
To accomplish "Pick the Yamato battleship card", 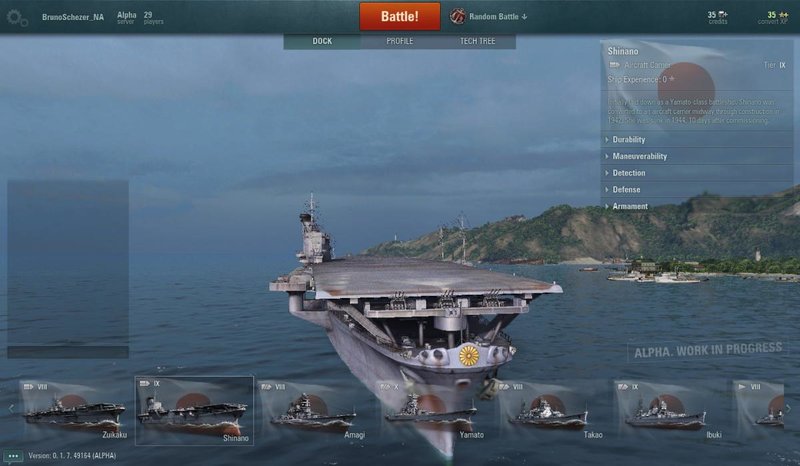I will [x=431, y=410].
